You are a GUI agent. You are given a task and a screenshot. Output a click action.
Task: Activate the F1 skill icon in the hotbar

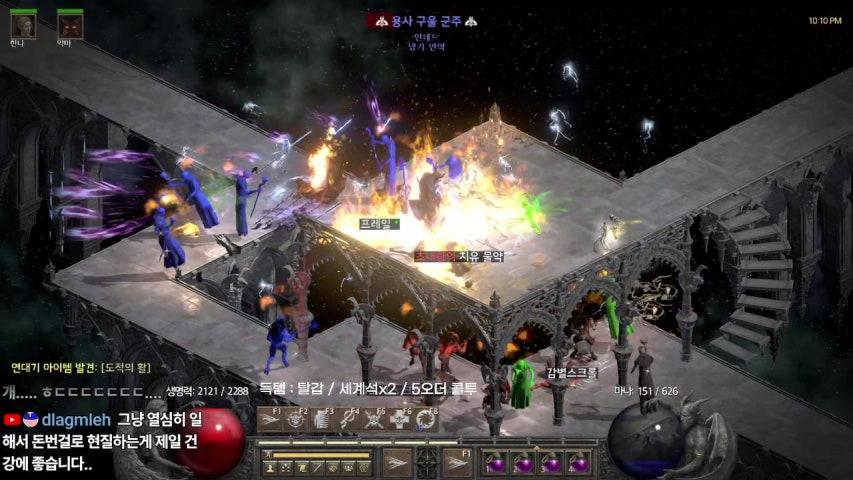coord(271,420)
